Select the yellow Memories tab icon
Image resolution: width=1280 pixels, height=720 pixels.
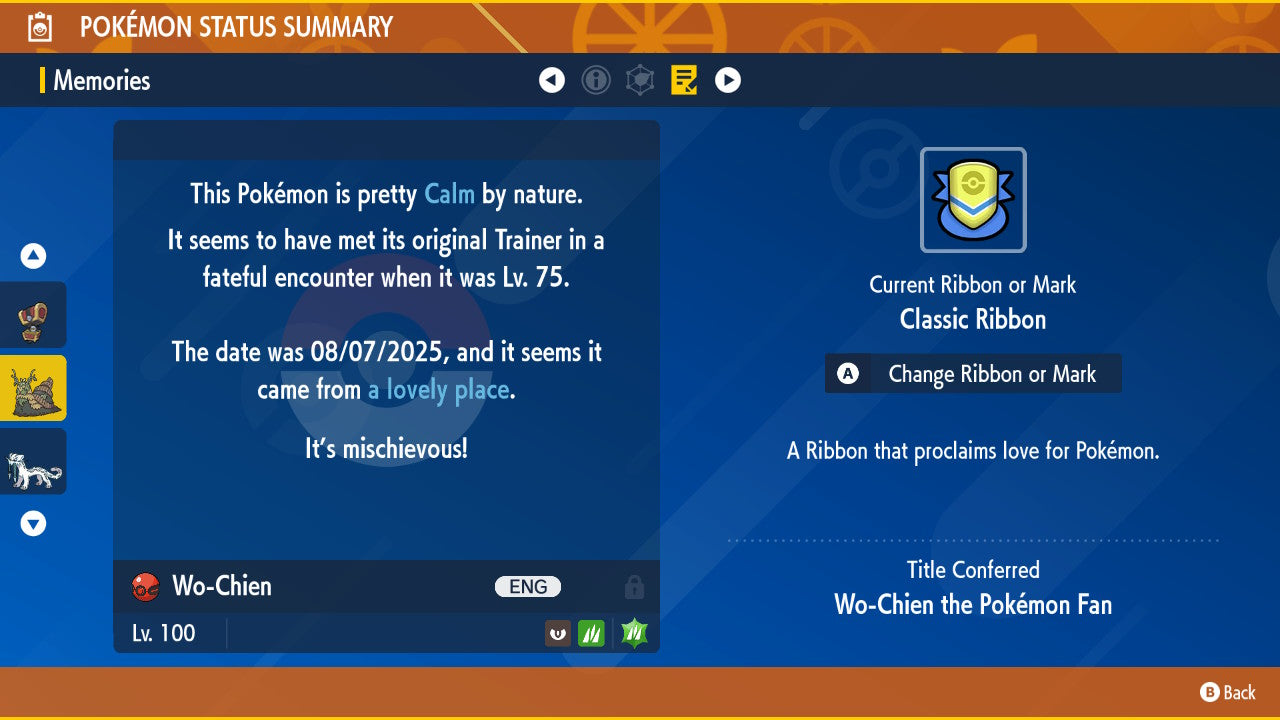(x=684, y=80)
